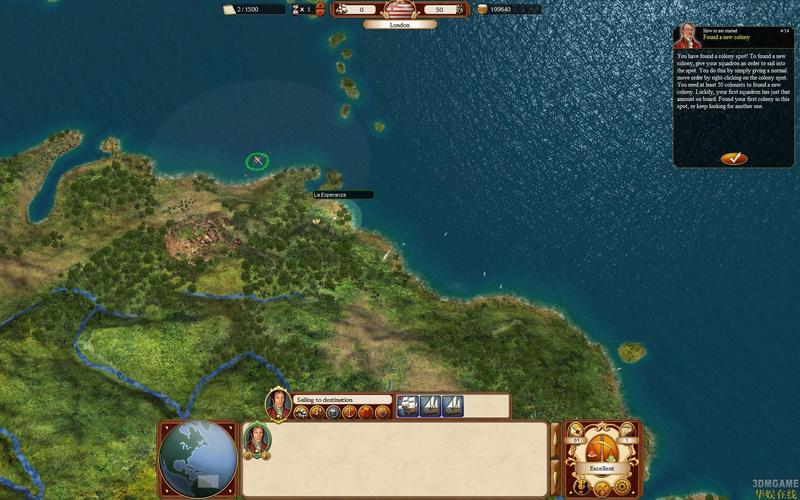Select the captain portrait in the bottom panel

257,440
